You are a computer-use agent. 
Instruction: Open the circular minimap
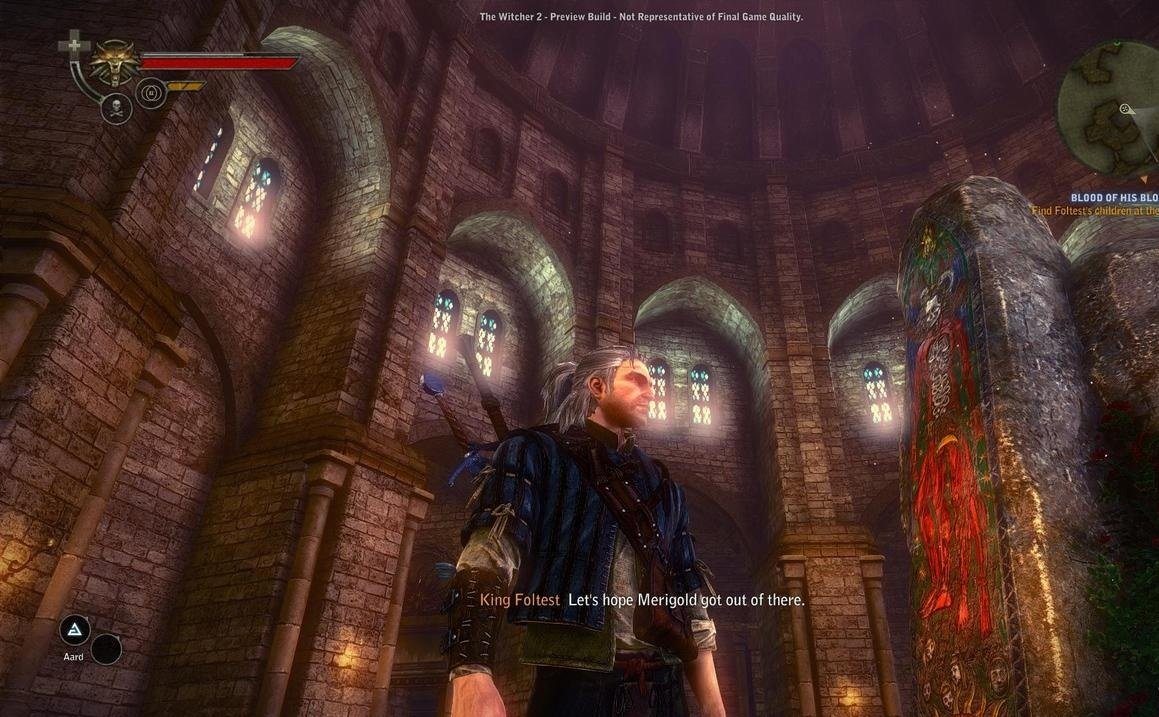click(x=1110, y=107)
